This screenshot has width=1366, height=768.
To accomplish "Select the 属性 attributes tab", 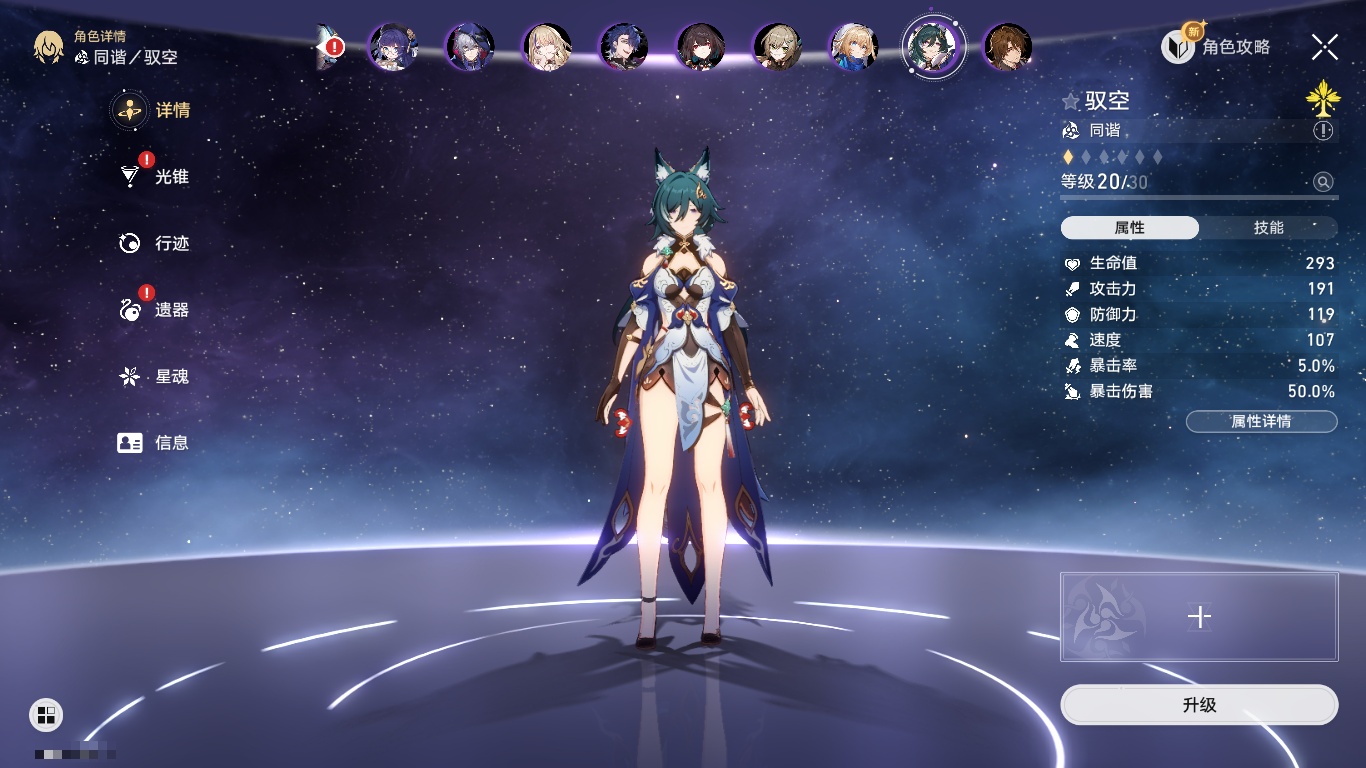I will [1130, 228].
